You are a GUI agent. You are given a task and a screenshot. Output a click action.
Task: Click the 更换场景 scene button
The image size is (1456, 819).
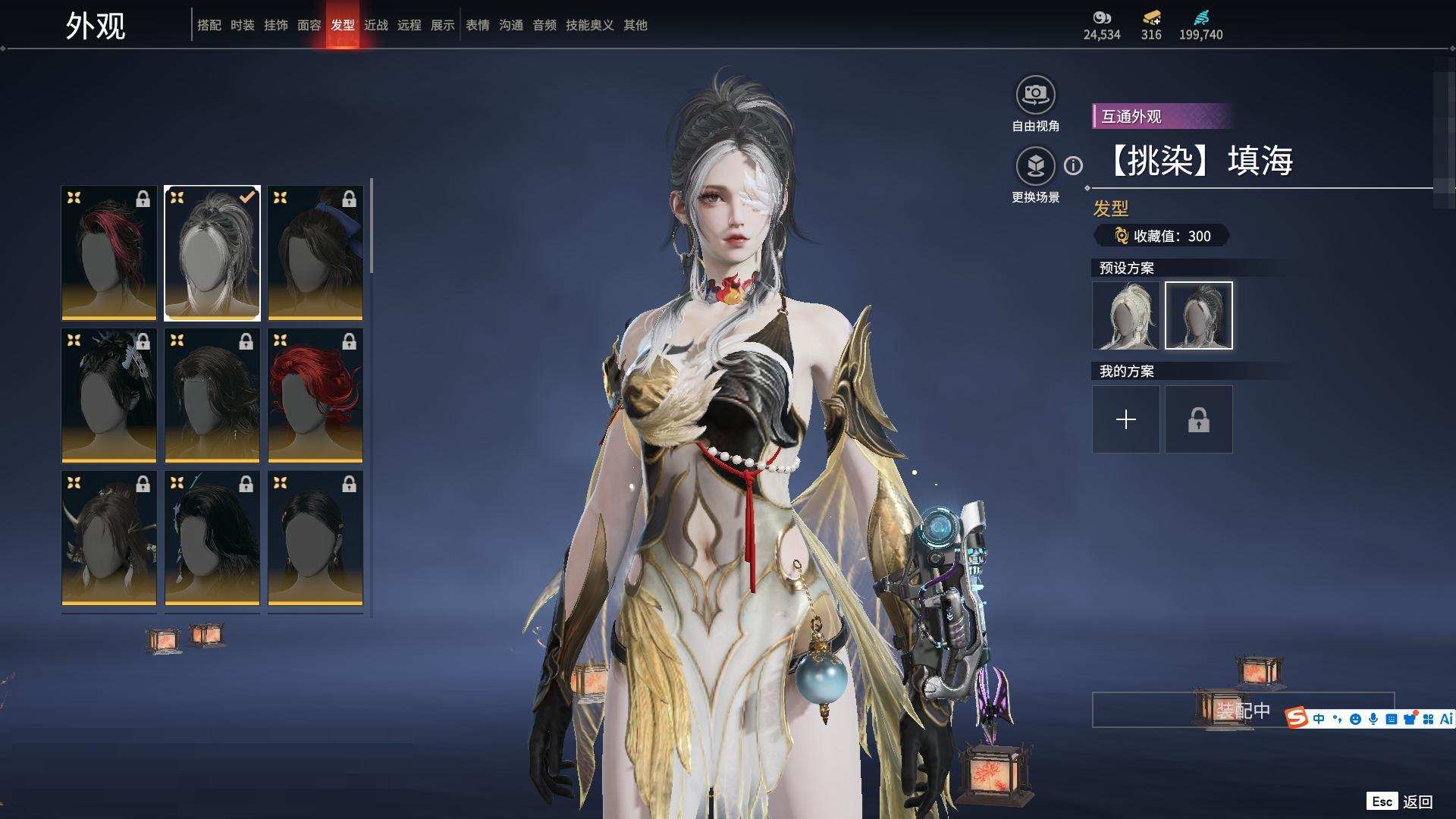(1035, 166)
